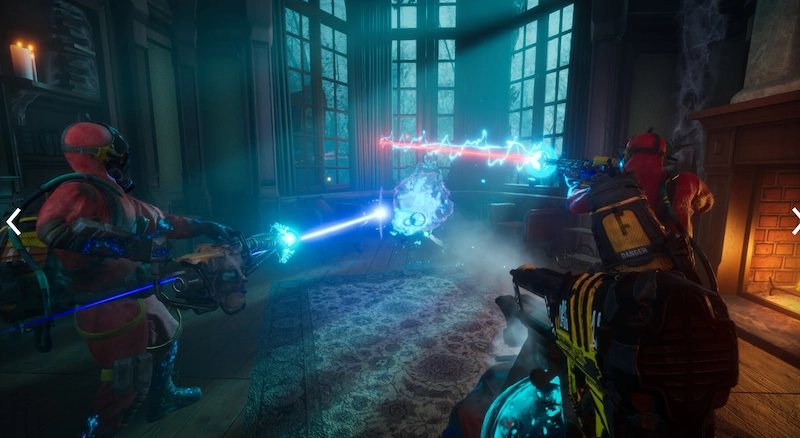This screenshot has width=800, height=438.
Task: Show the previous screenshot with left arrow
Action: pos(13,222)
